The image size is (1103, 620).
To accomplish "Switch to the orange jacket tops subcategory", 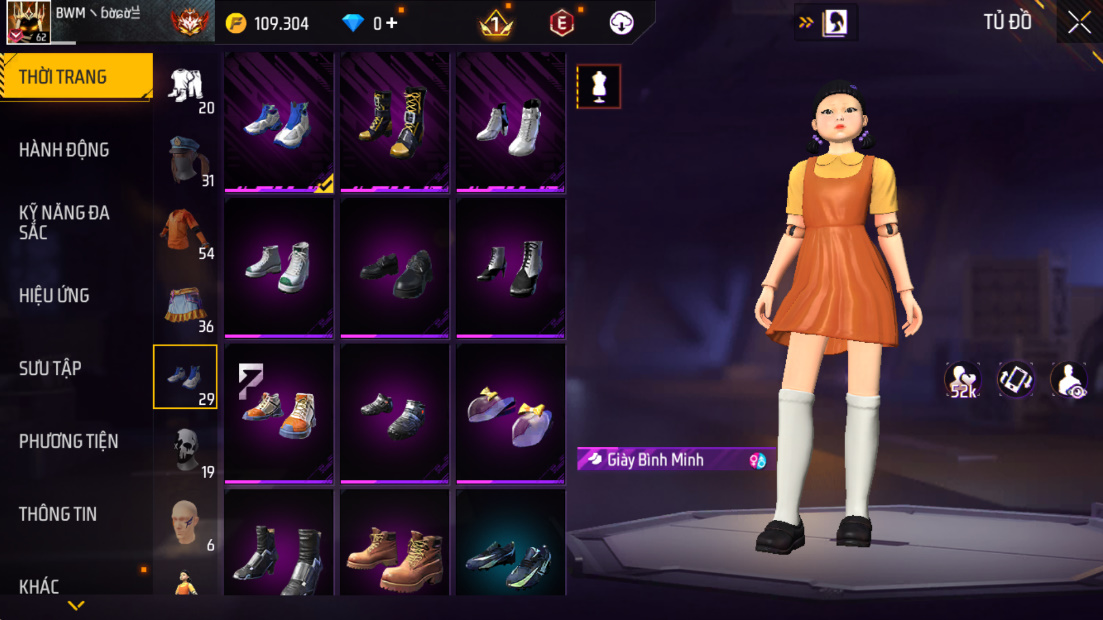I will point(186,231).
